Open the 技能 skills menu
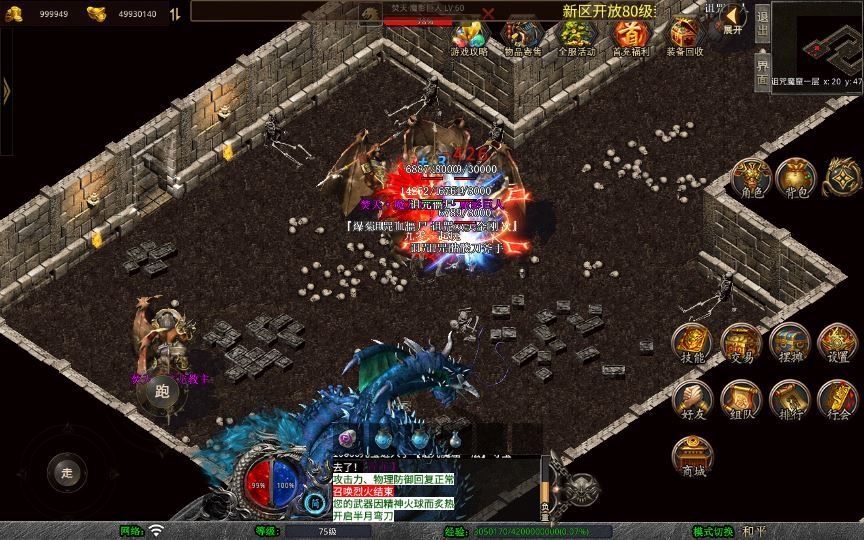The image size is (864, 540). [691, 343]
